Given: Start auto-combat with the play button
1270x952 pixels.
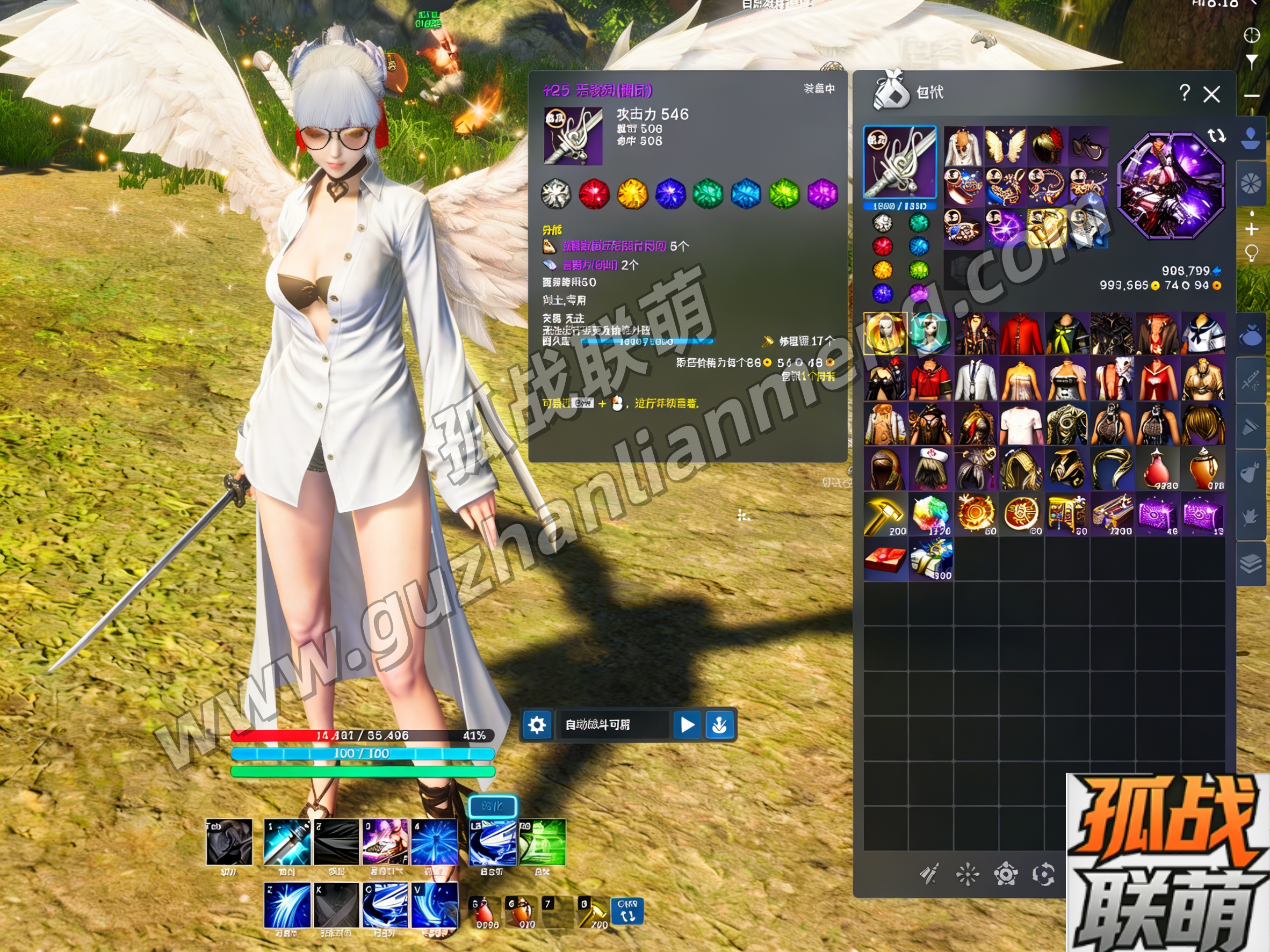Looking at the screenshot, I should coord(687,725).
